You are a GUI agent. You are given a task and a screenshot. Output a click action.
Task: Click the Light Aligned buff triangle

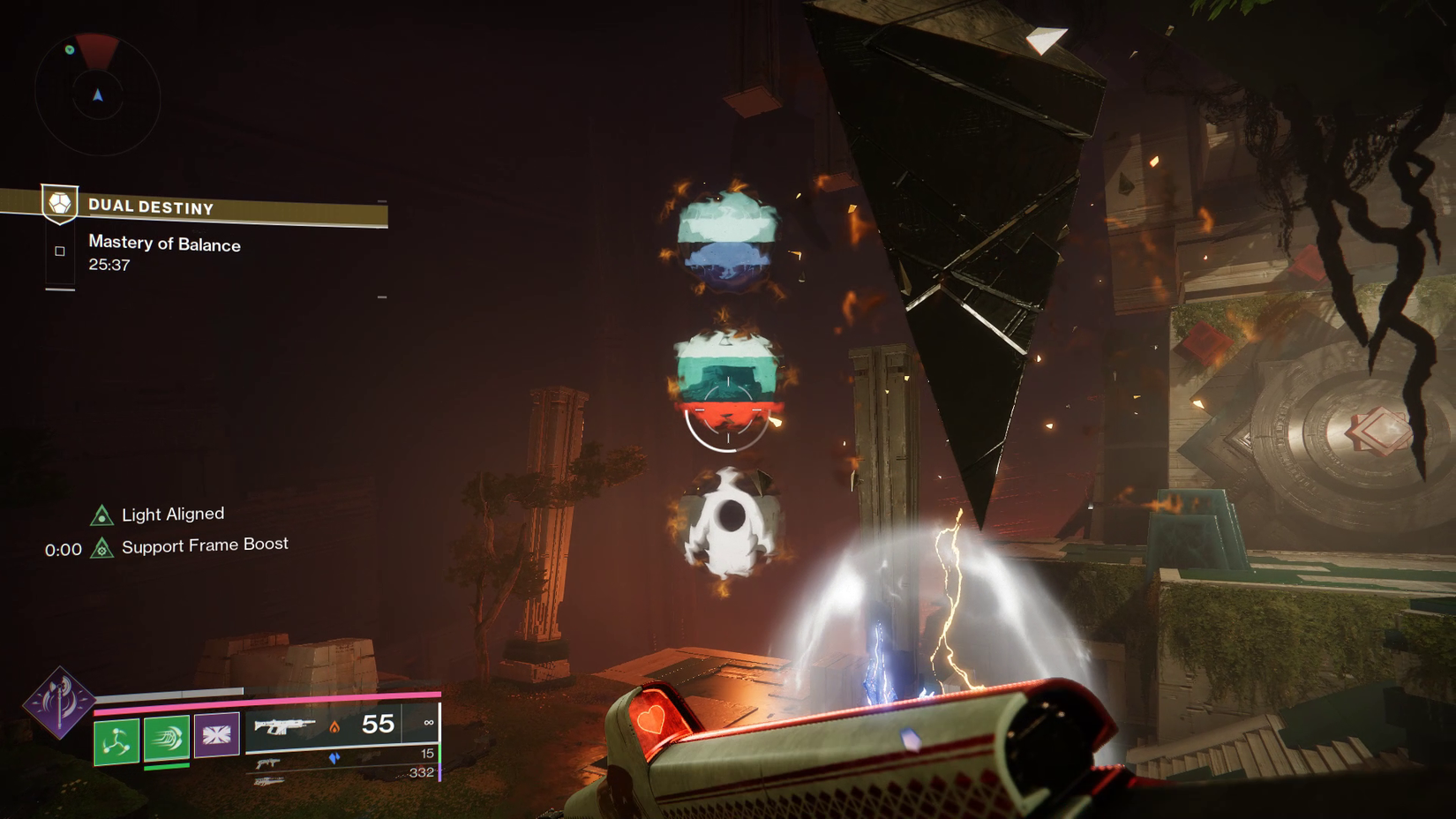101,513
